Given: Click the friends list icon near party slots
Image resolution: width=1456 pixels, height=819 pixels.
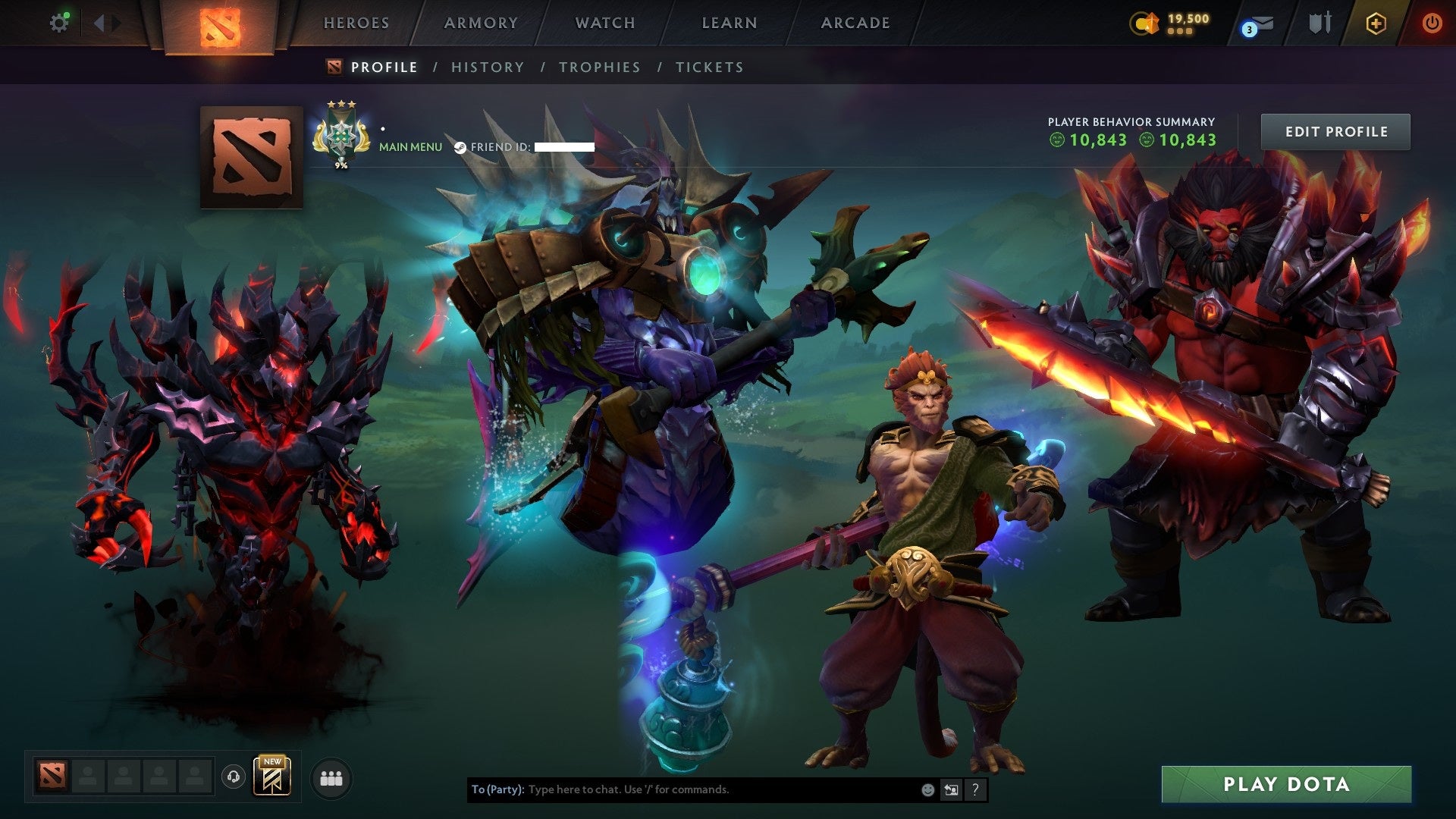Looking at the screenshot, I should [330, 777].
